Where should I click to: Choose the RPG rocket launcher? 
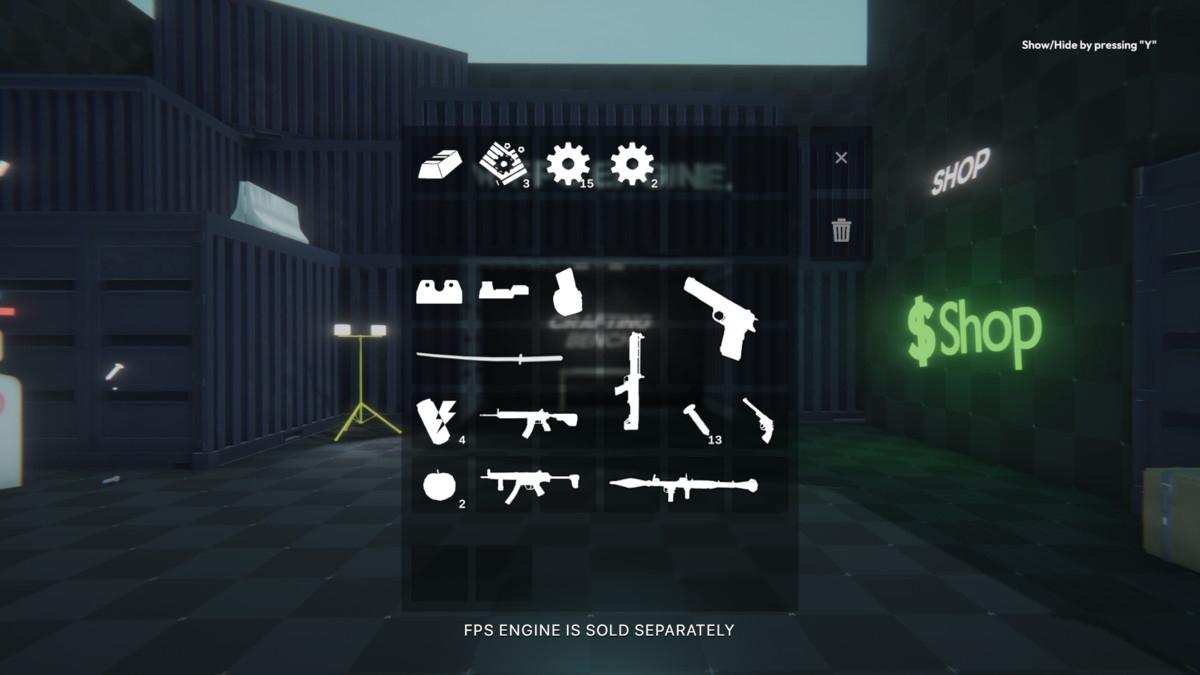pos(683,485)
